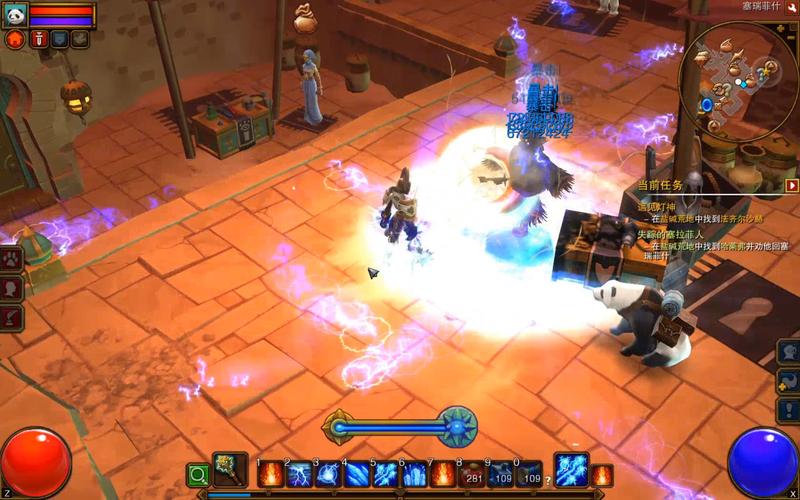
Task: Click the panda pet portrait
Action: [14, 14]
